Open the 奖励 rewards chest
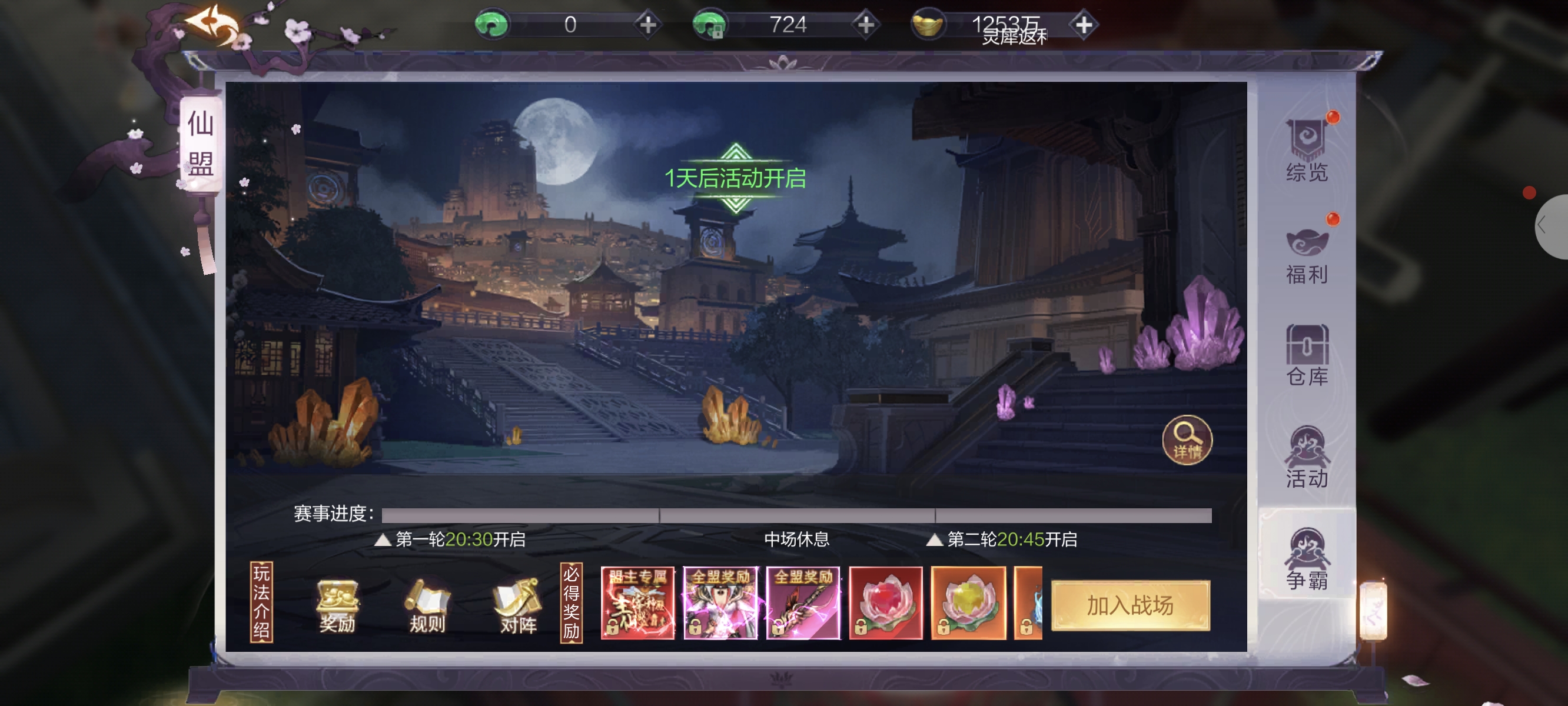This screenshot has height=706, width=1568. (337, 605)
